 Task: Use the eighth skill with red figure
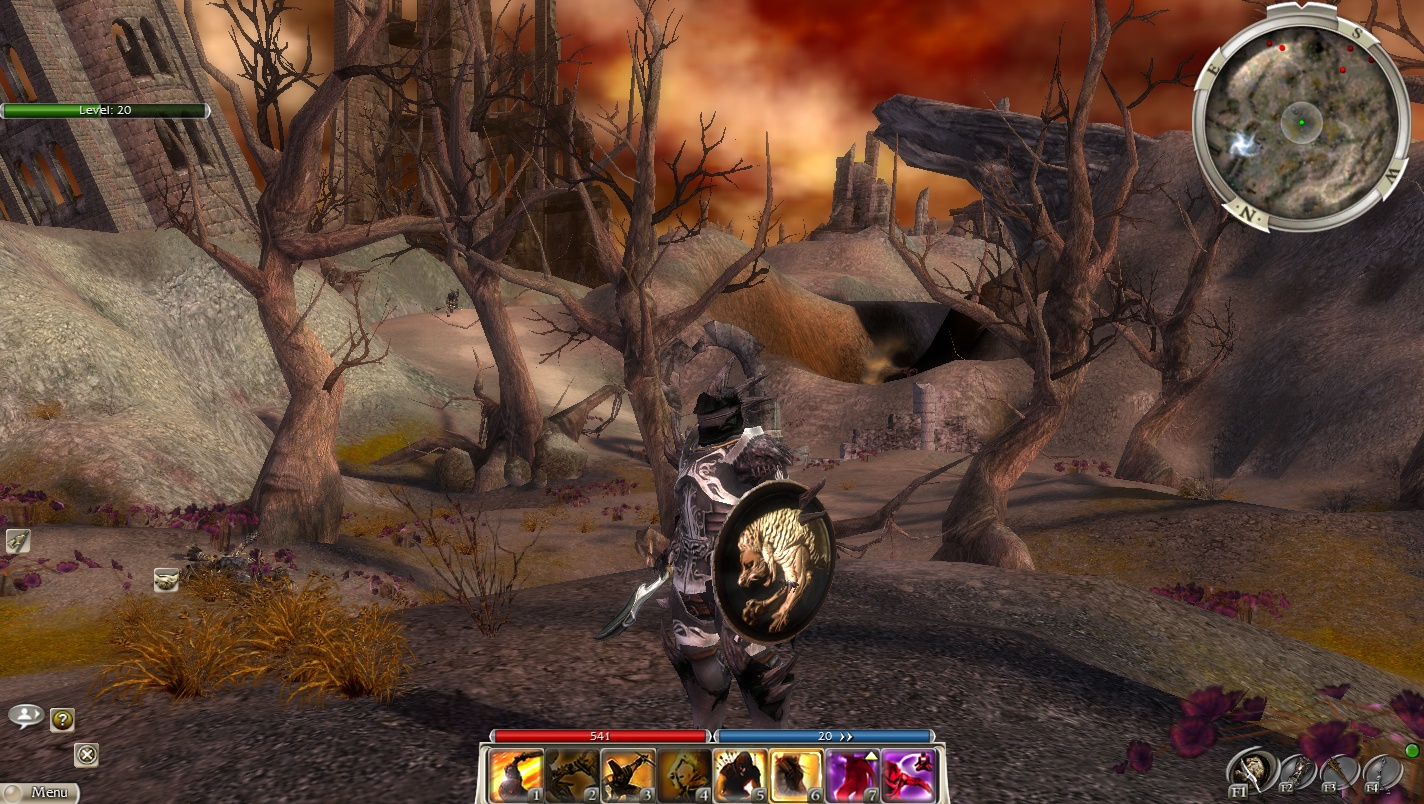(x=909, y=776)
